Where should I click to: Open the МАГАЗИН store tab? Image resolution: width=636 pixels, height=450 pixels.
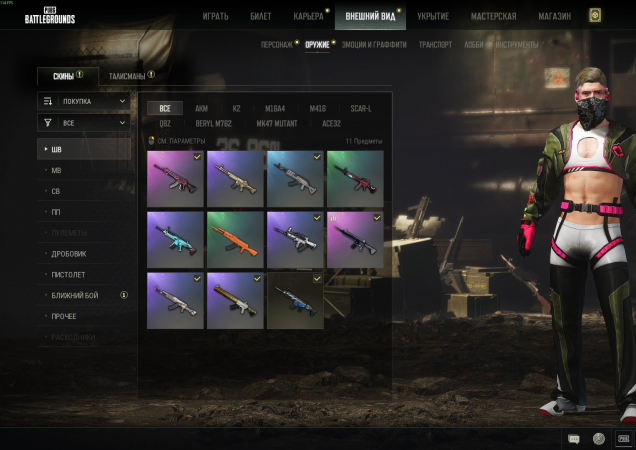552,17
